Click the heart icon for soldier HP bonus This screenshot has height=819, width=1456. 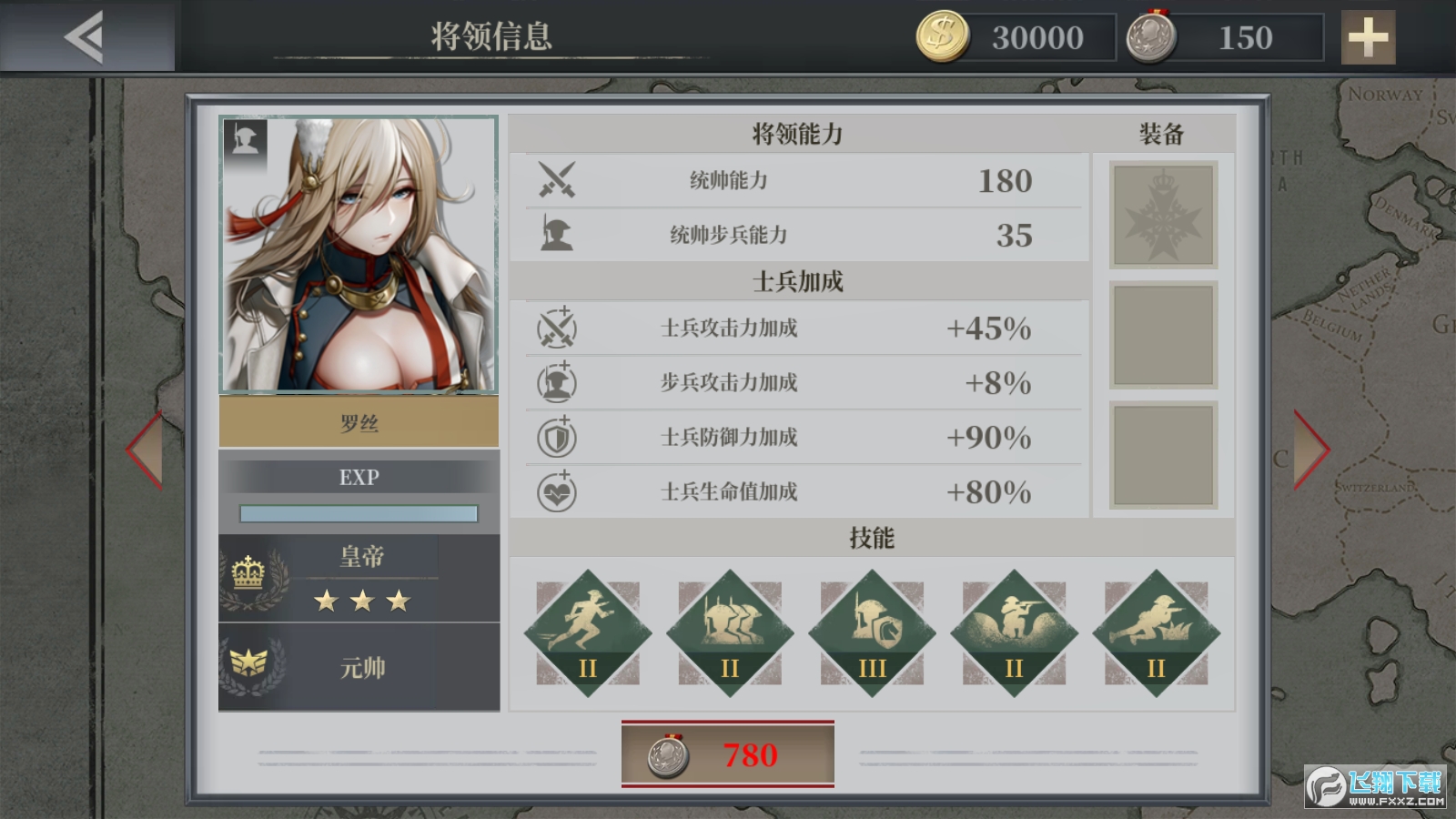pyautogui.click(x=559, y=491)
